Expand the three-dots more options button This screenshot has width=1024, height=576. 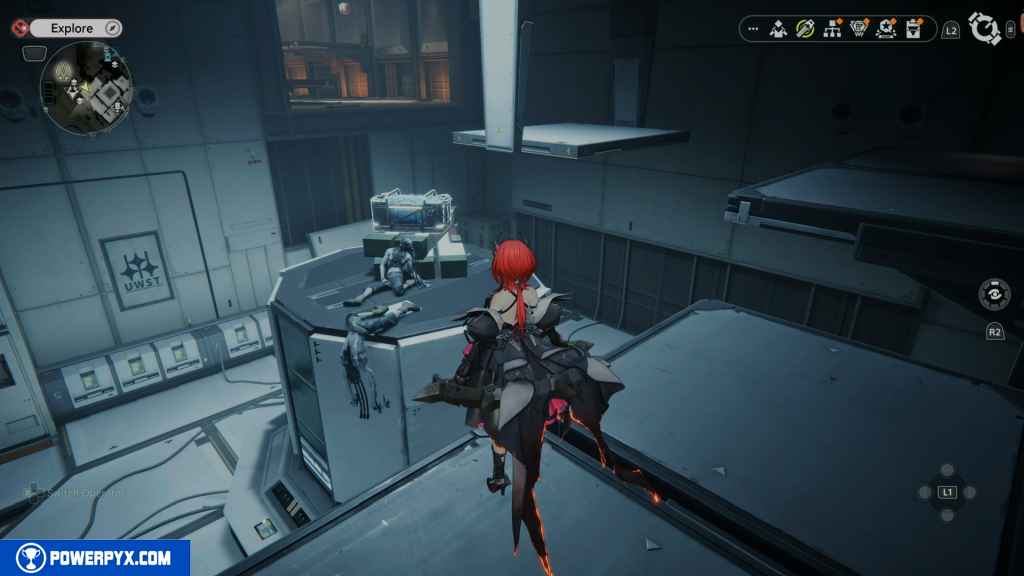tap(753, 29)
